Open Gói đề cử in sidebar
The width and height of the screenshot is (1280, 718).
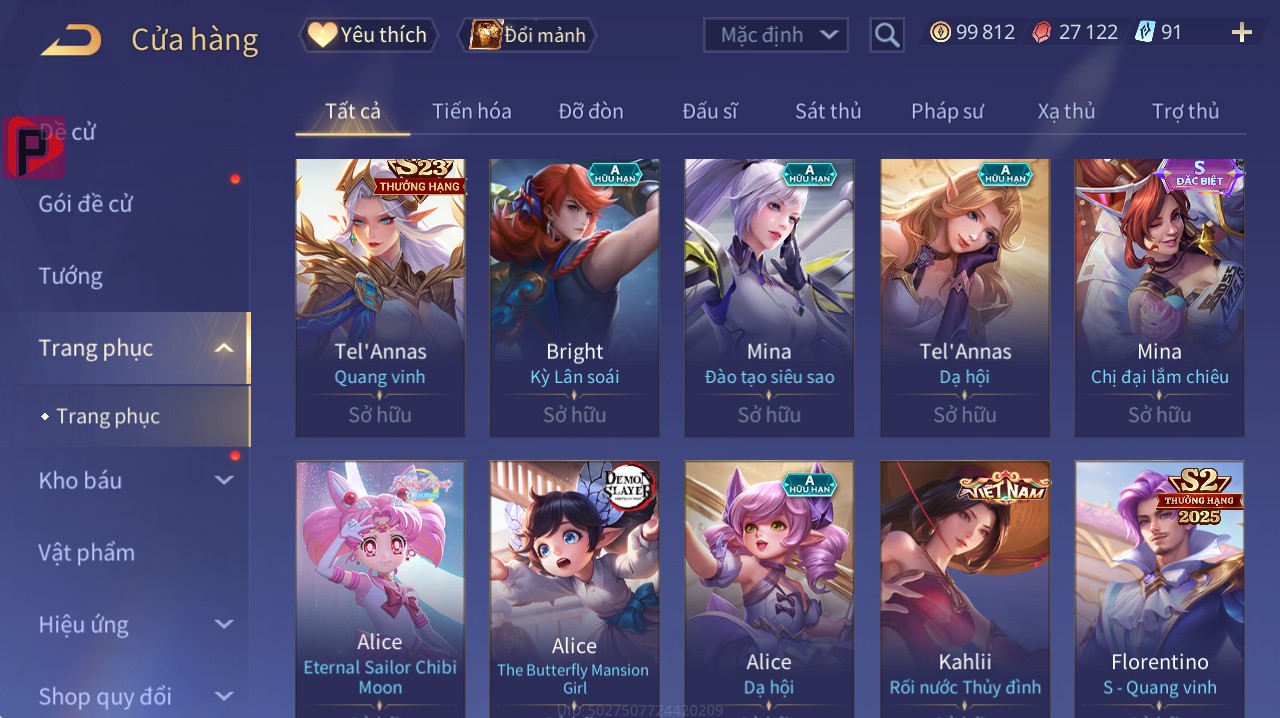tap(86, 204)
